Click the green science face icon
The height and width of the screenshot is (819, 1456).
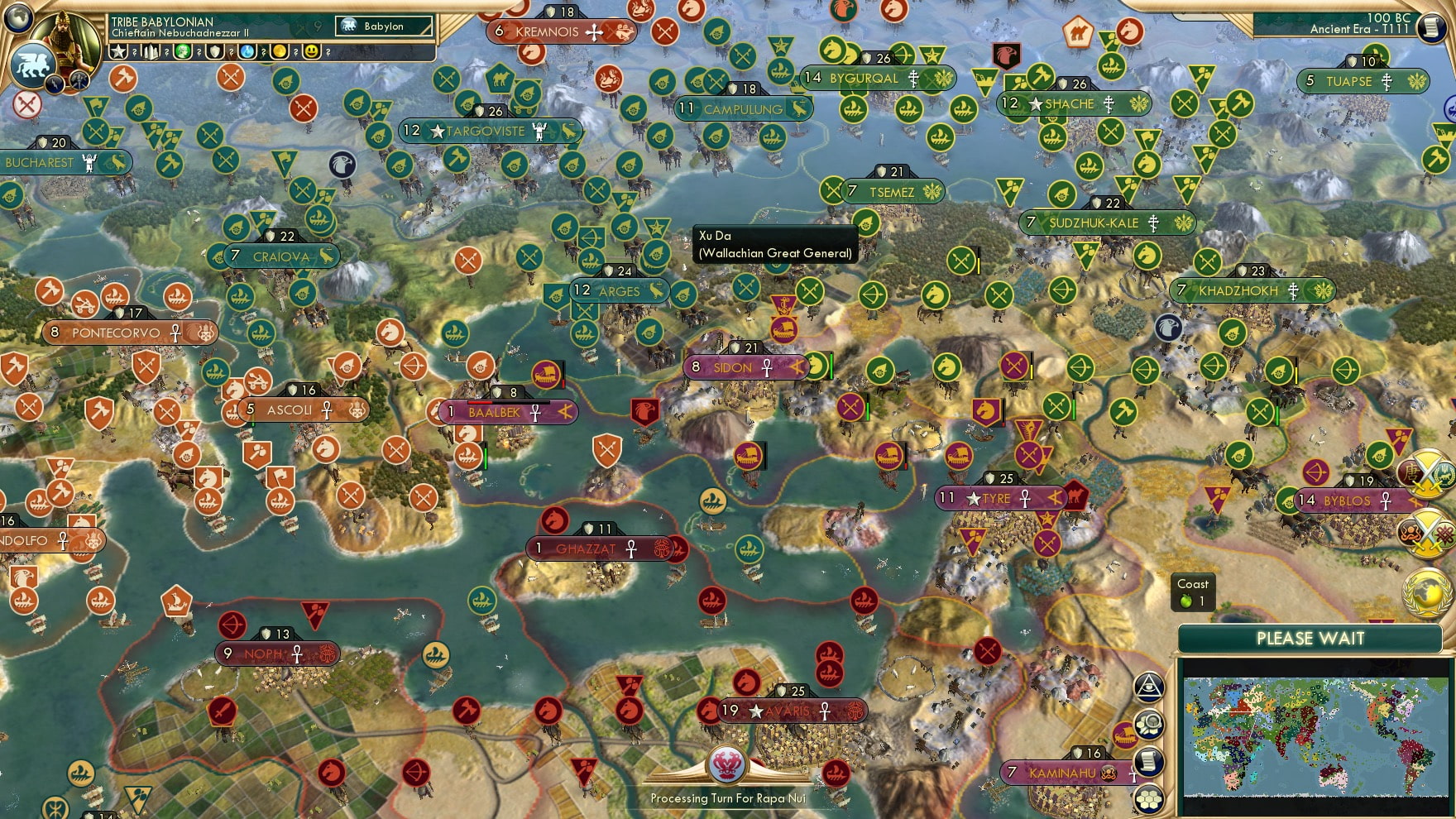tap(182, 51)
